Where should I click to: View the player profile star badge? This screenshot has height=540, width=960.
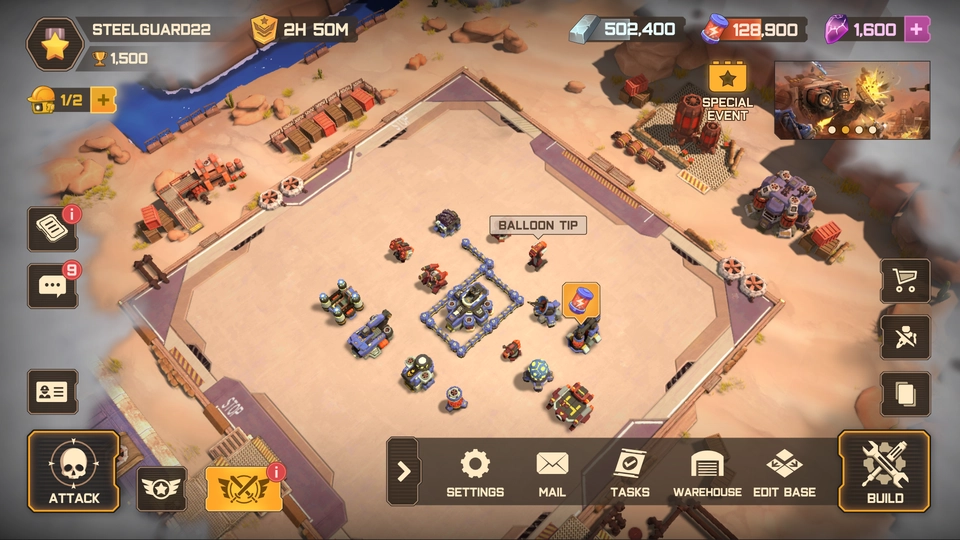coord(53,44)
